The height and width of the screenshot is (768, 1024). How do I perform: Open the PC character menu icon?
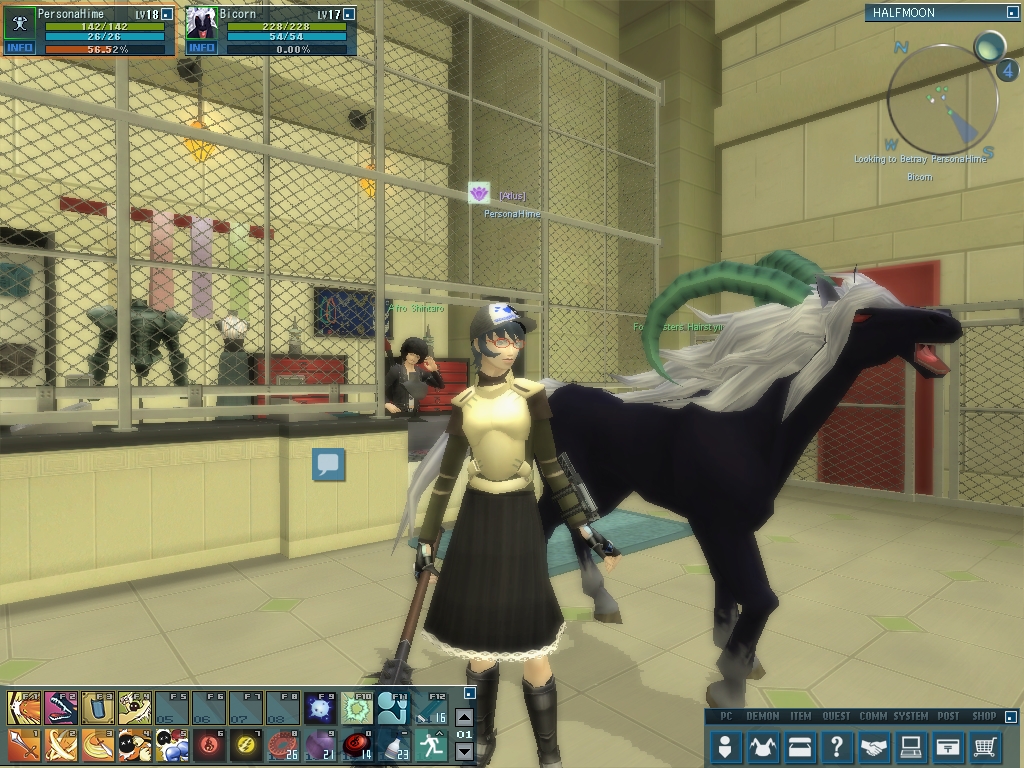[726, 746]
